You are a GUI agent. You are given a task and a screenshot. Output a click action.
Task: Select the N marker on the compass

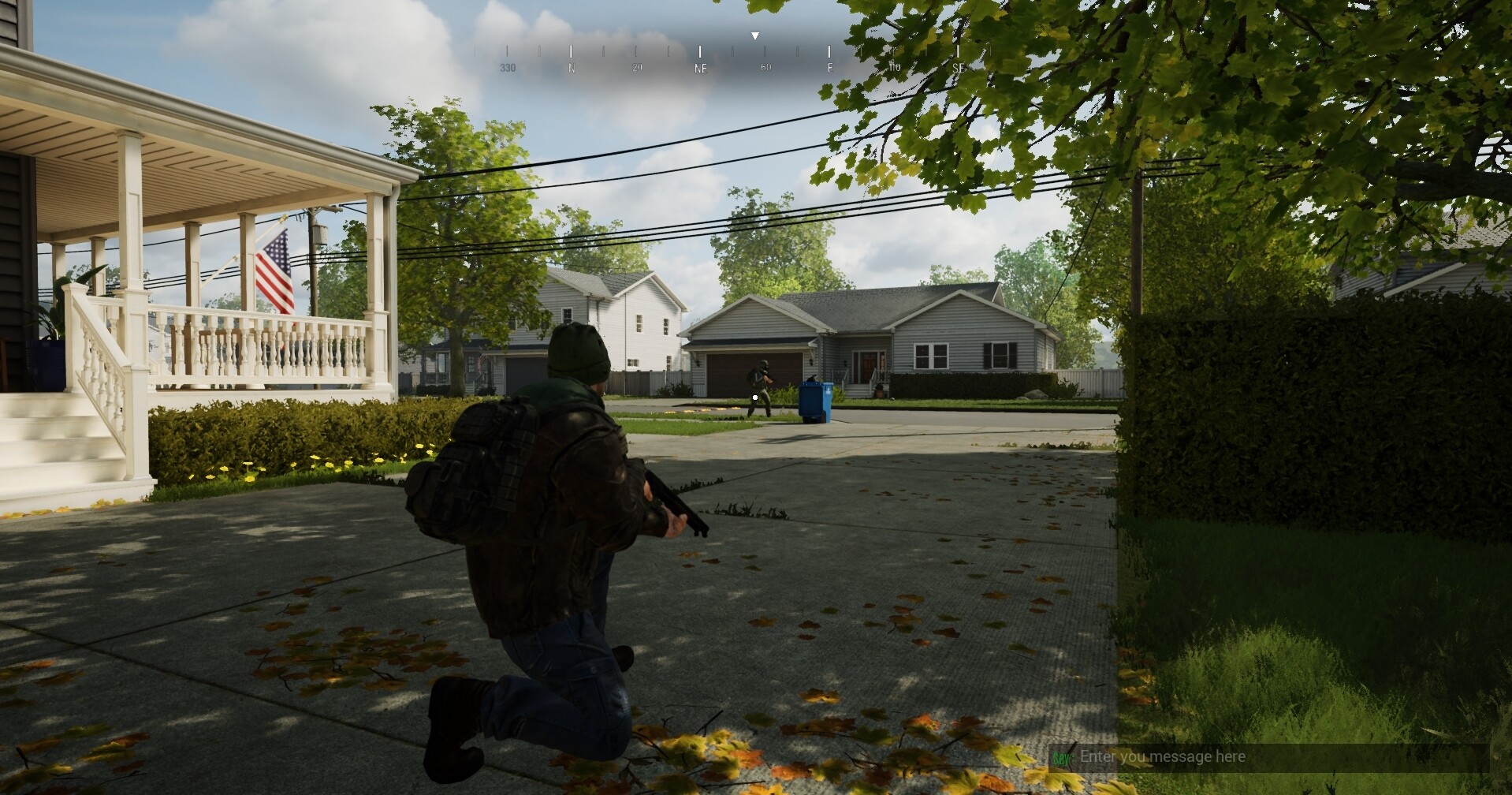pyautogui.click(x=572, y=68)
